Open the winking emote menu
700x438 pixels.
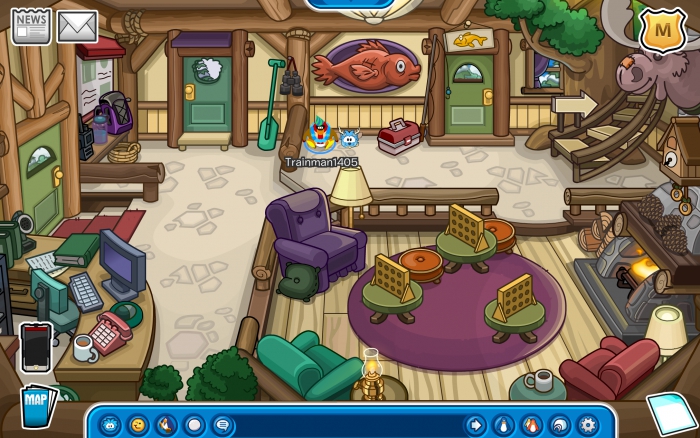(x=138, y=424)
